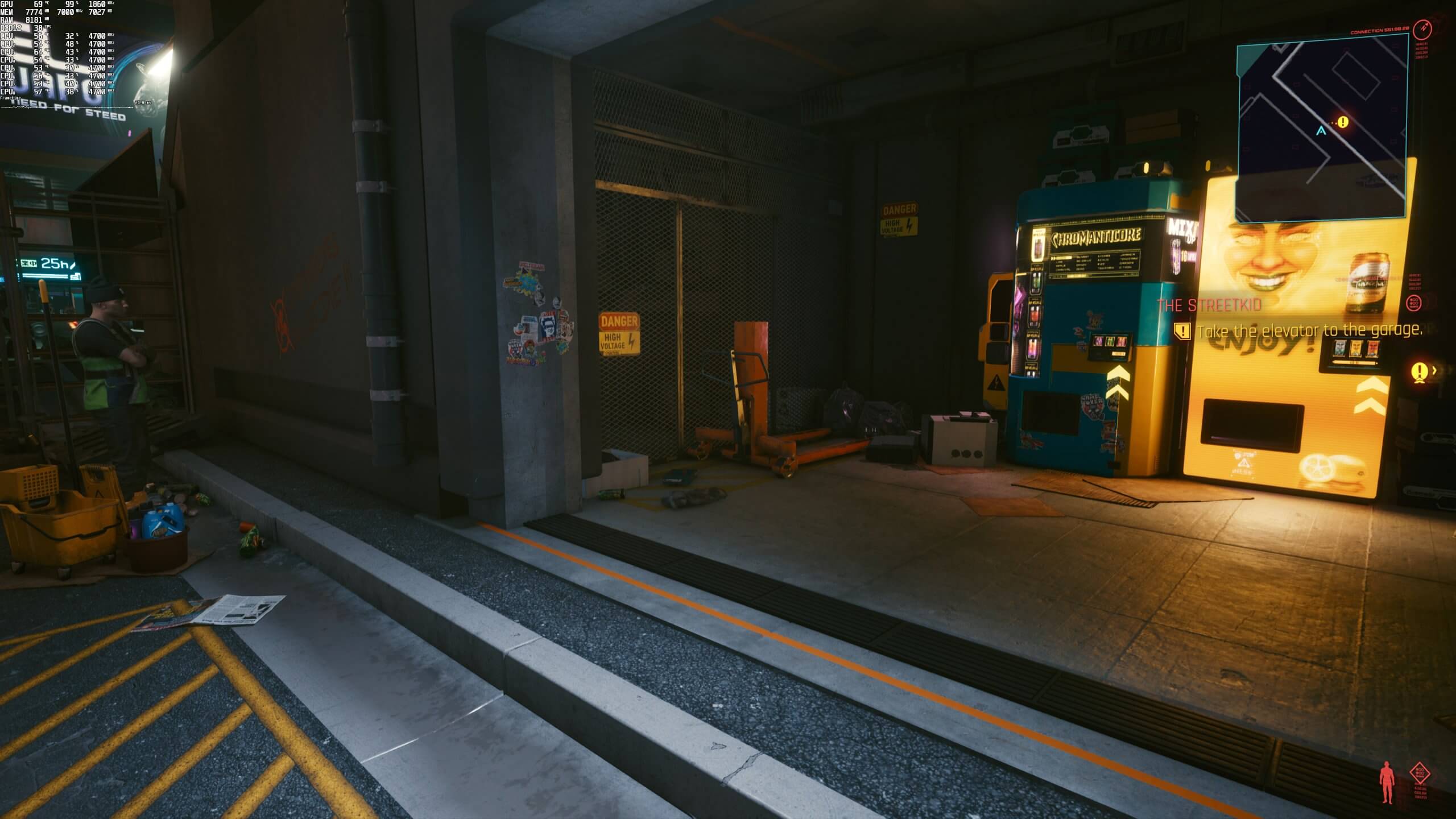Click the yellow exclamation icon beside the objective text

1182,331
